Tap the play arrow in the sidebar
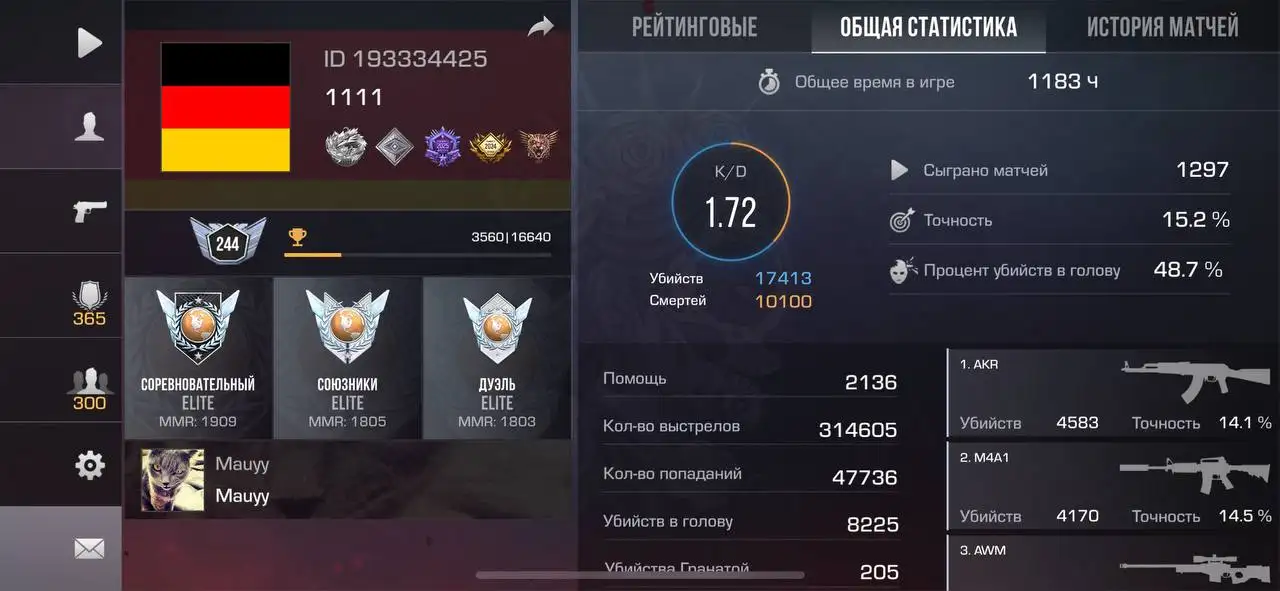 click(89, 42)
